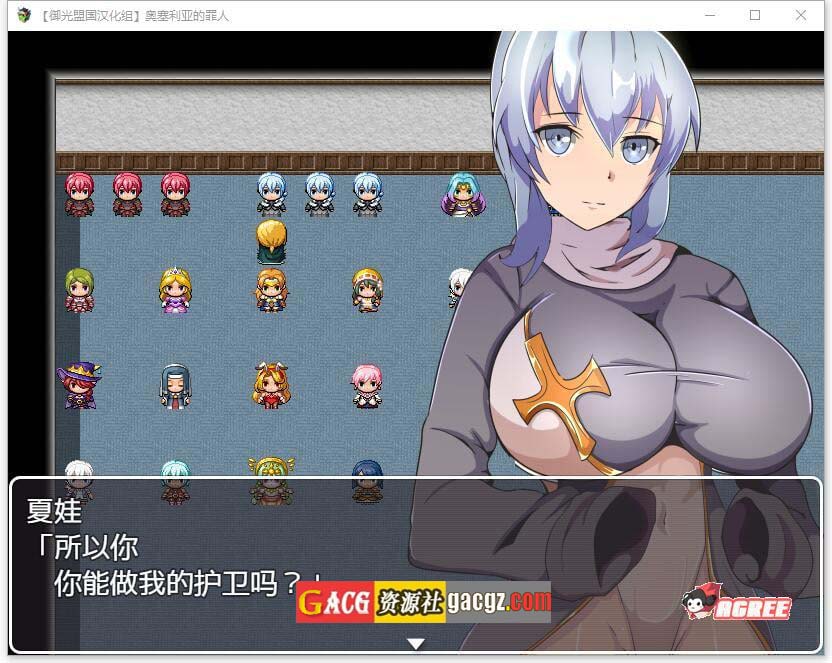Minimize the game window
832x663 pixels.
(x=709, y=15)
